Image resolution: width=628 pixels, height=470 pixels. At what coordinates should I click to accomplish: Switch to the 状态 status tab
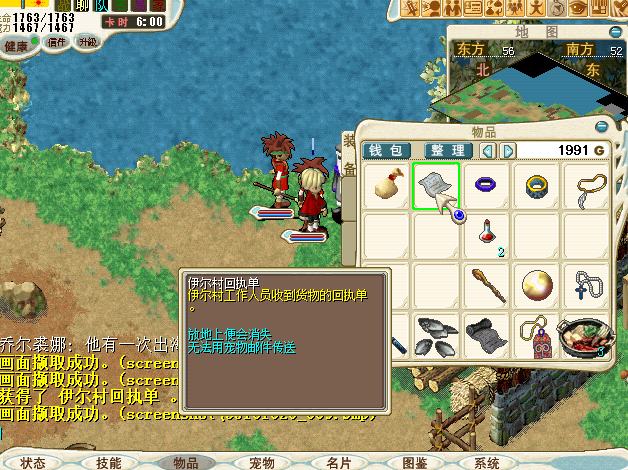click(33, 463)
